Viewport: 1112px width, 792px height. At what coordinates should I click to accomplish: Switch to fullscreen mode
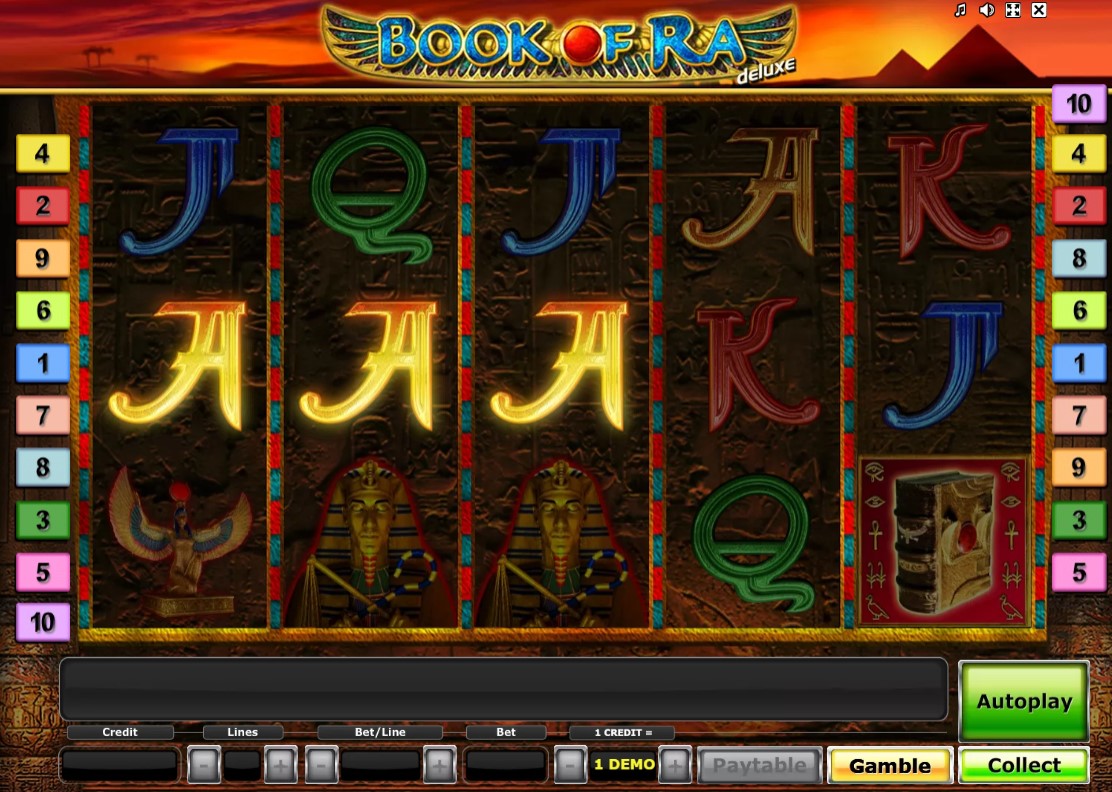[x=1012, y=10]
